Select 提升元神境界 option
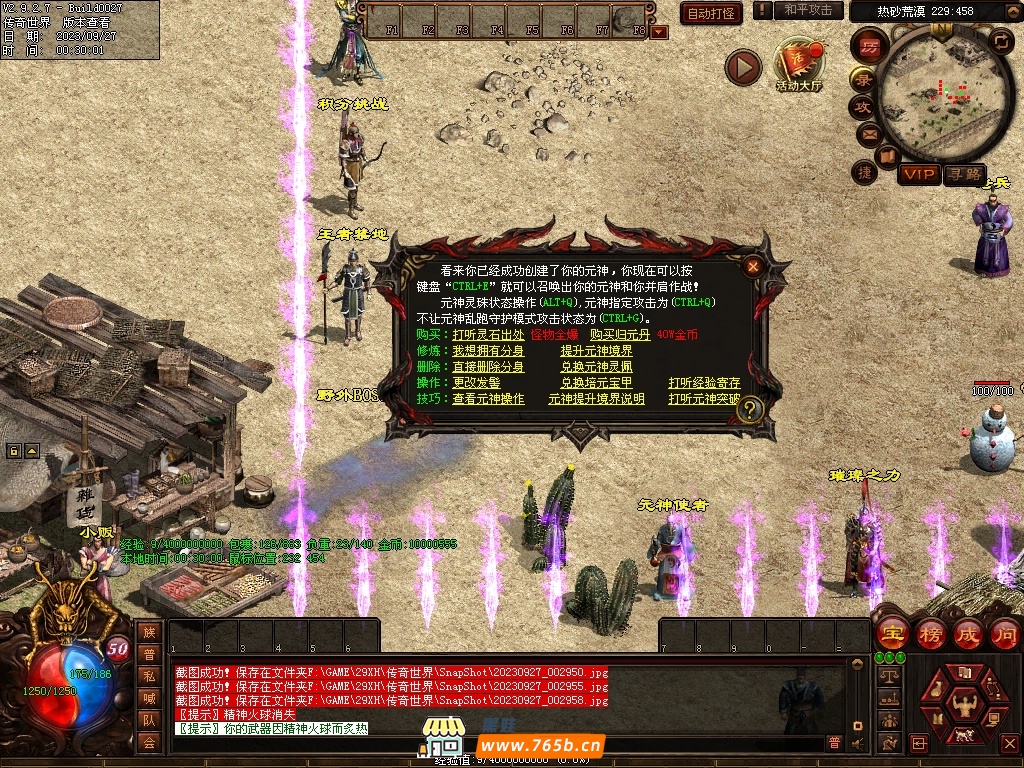This screenshot has height=768, width=1024. pos(596,351)
